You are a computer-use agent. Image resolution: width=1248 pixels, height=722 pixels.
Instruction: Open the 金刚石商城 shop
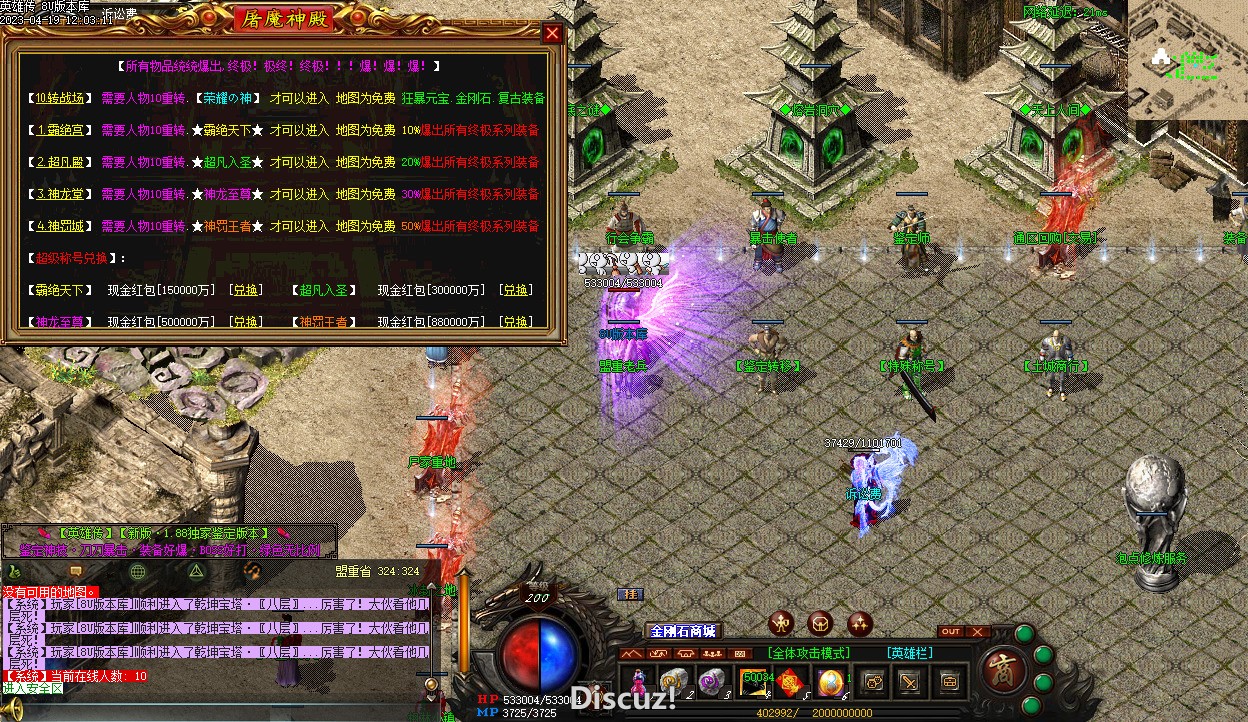683,631
